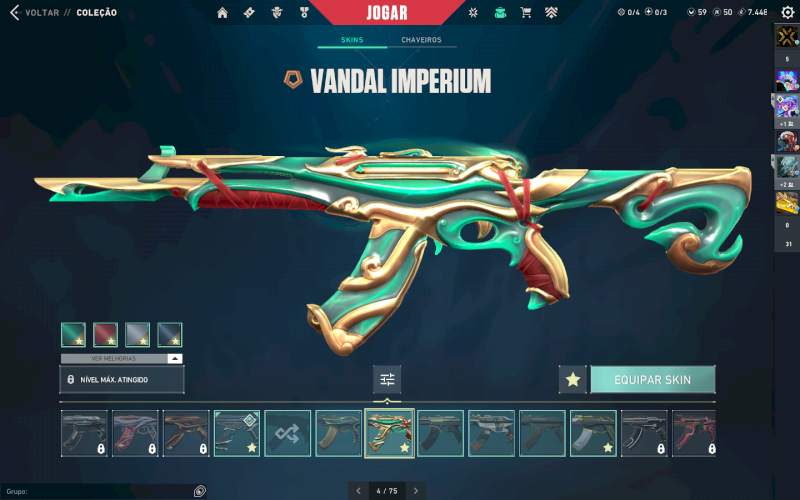The image size is (800, 500).
Task: Go to the next skin page arrow
Action: pos(416,491)
